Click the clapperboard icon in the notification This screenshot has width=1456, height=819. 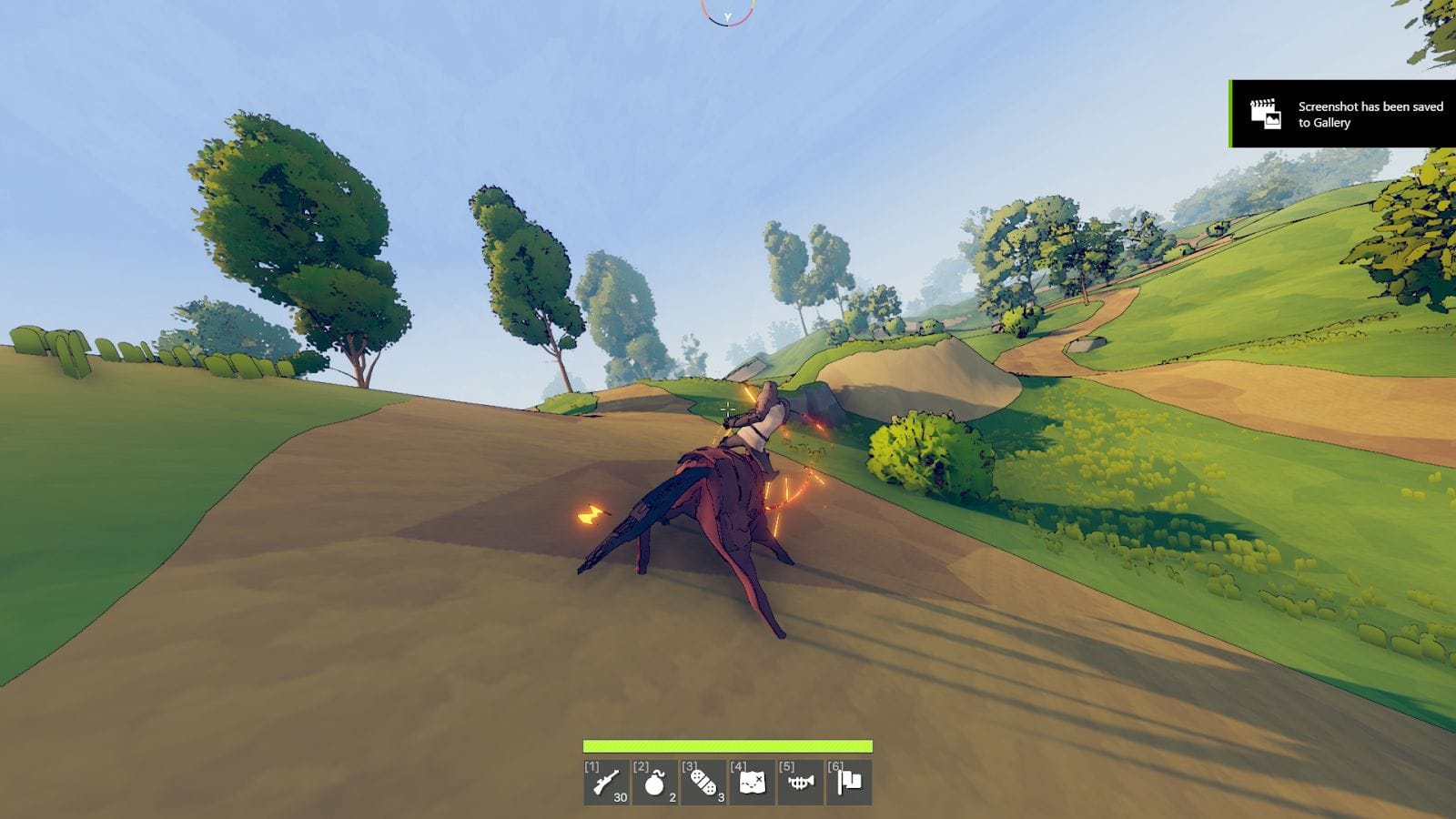[1264, 113]
